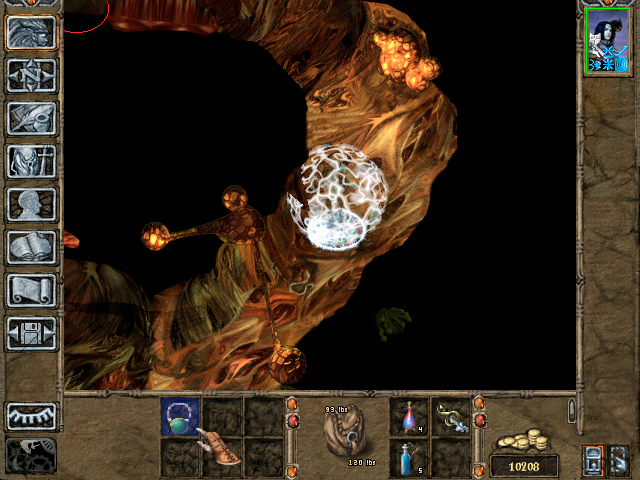
Task: Click the dark button at the sidebar's bottom
Action: coord(31,455)
